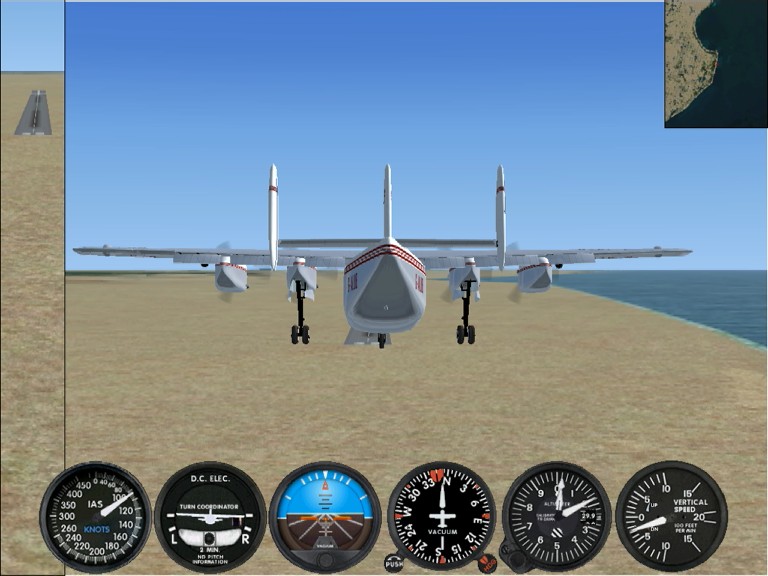
Task: Open the top-down map view window
Action: pos(715,63)
